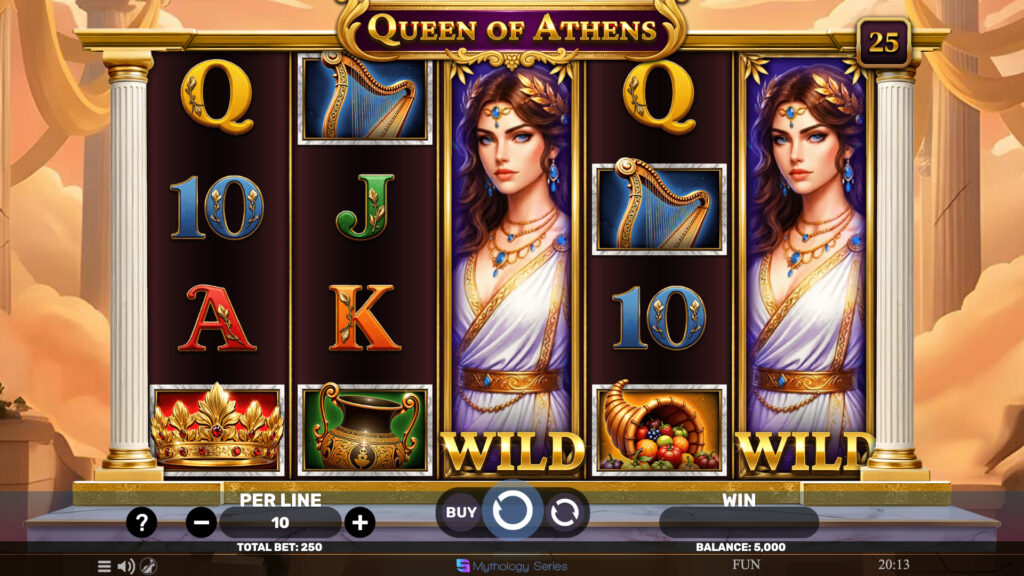Open the help question mark button
This screenshot has width=1024, height=576.
142,522
